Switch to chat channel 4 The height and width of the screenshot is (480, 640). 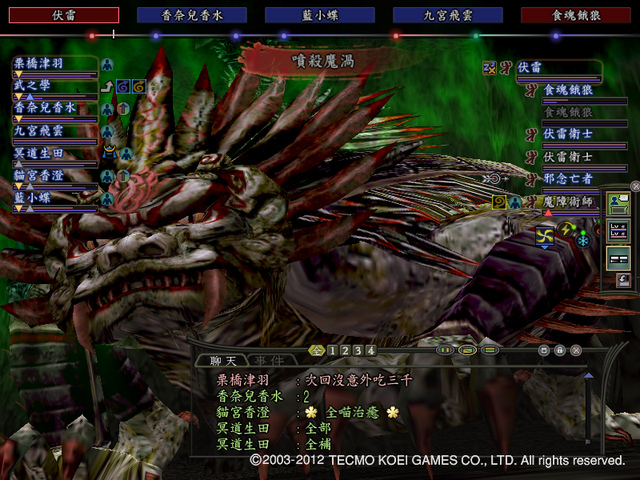pyautogui.click(x=371, y=350)
